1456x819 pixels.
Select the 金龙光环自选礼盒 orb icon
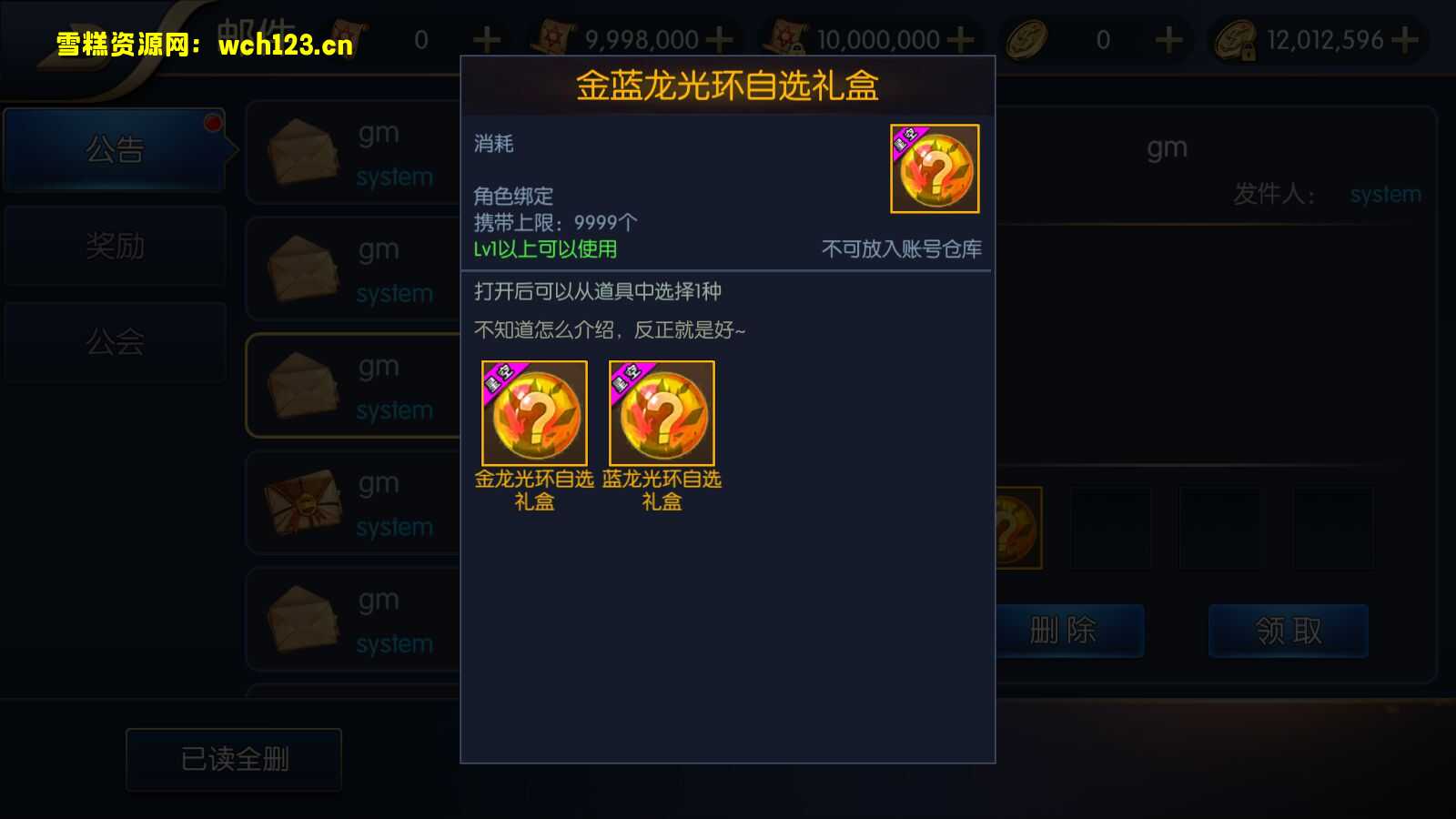(x=533, y=412)
